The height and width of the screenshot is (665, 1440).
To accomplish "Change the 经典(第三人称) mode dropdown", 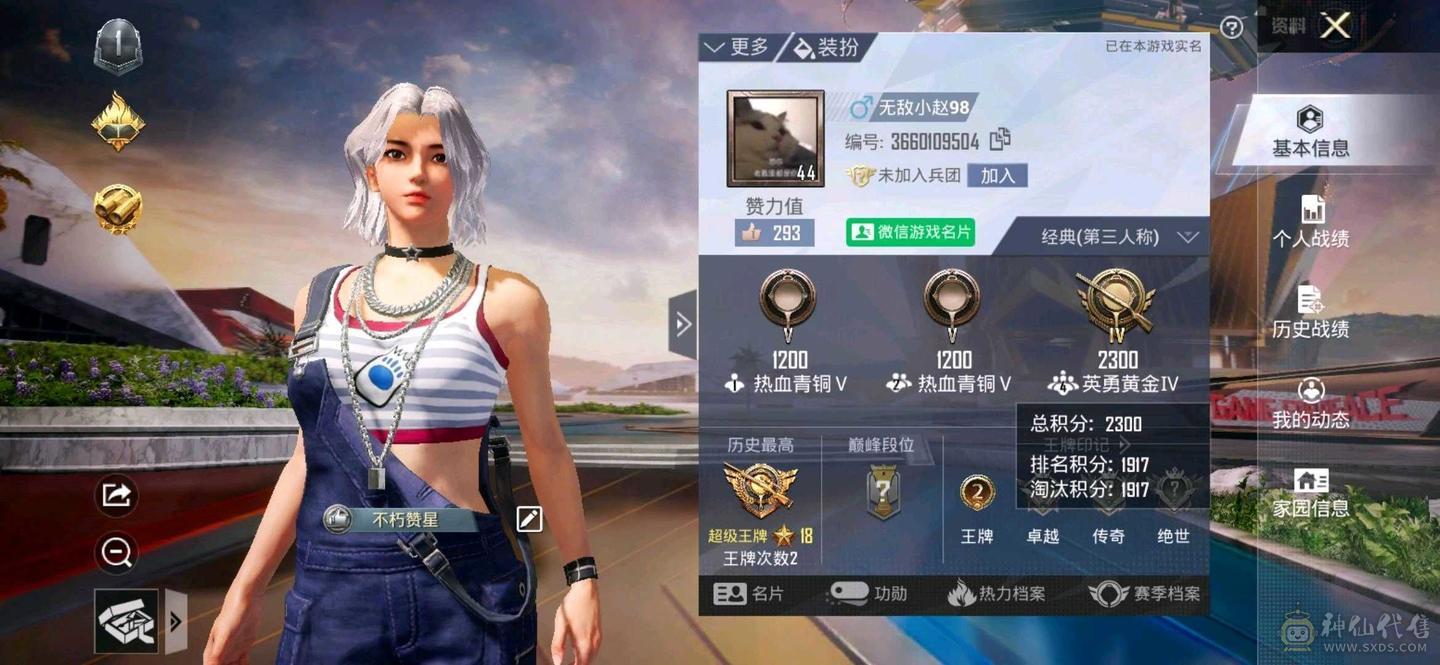I will pyautogui.click(x=1117, y=237).
